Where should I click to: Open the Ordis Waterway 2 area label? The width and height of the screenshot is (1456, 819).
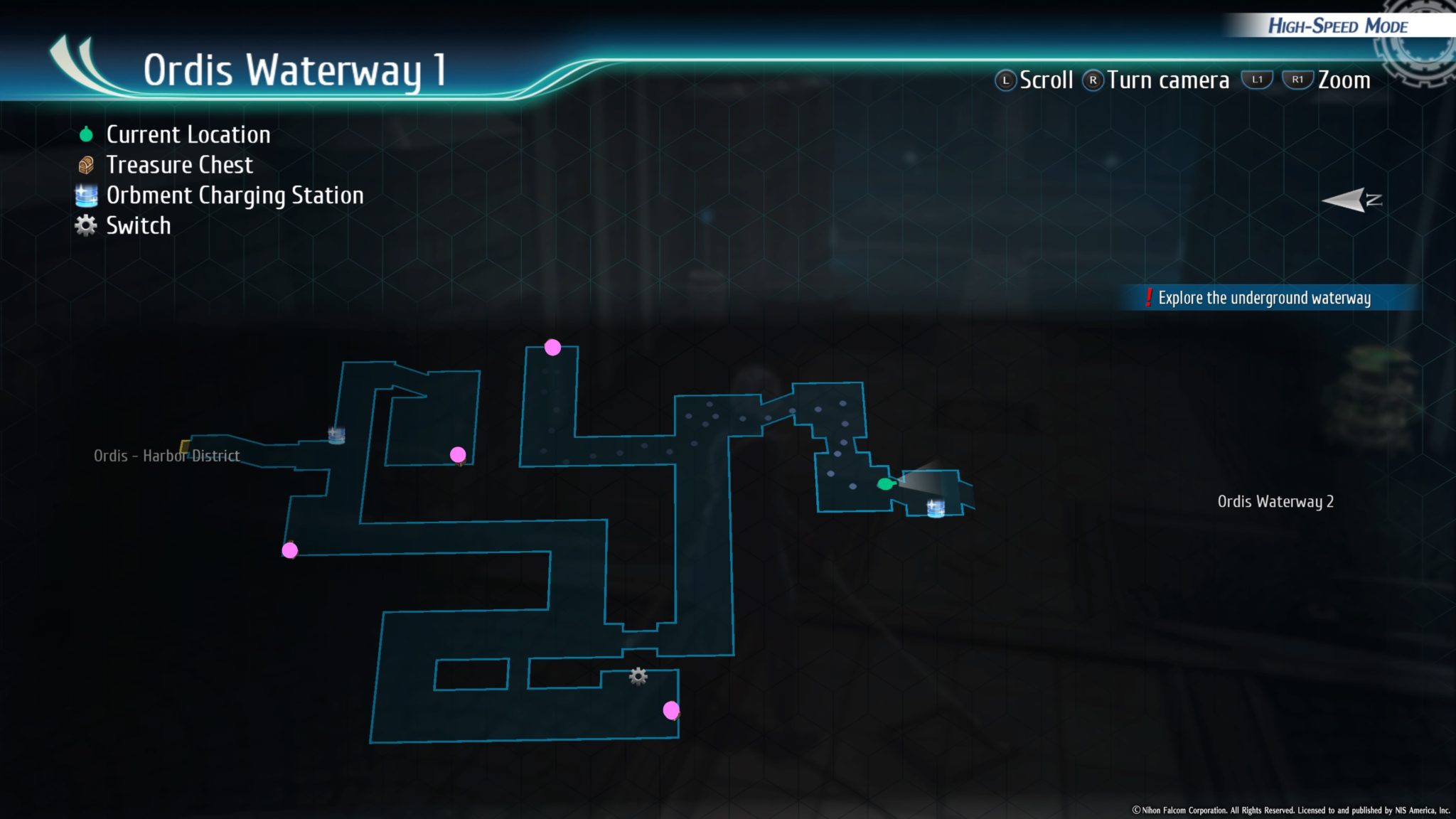1278,501
